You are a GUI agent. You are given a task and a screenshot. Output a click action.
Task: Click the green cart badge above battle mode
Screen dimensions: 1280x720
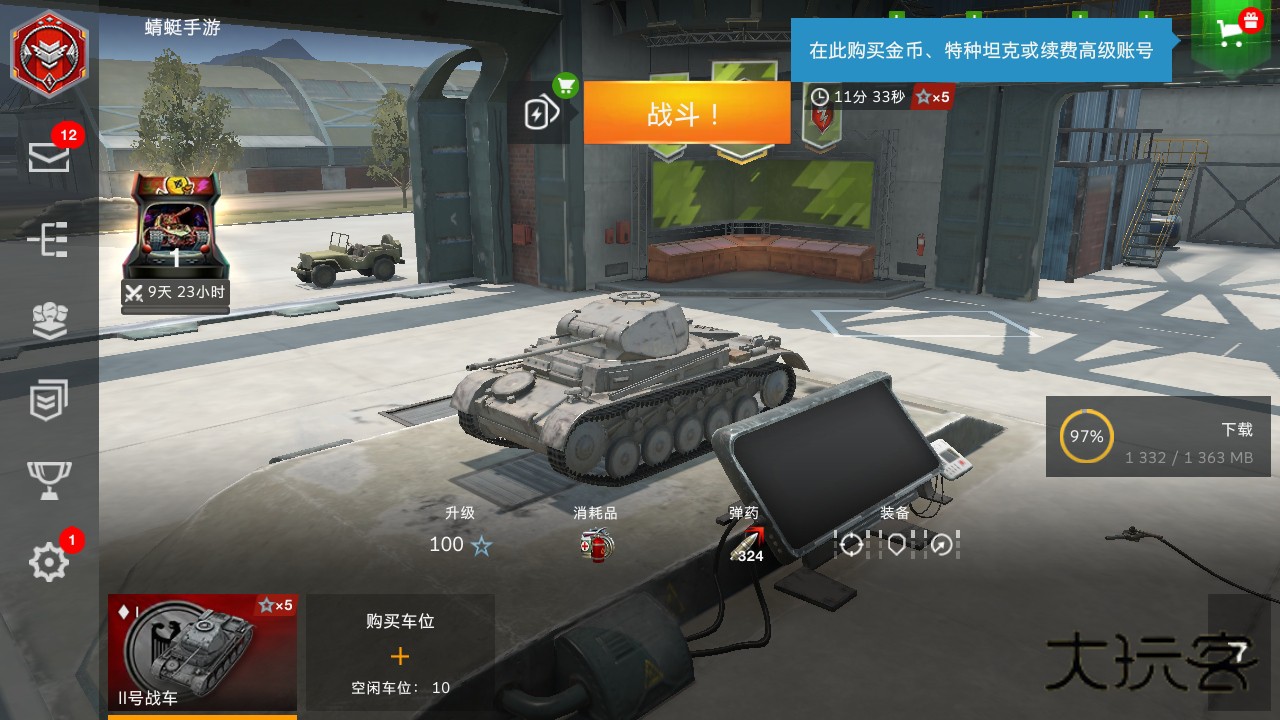point(566,88)
